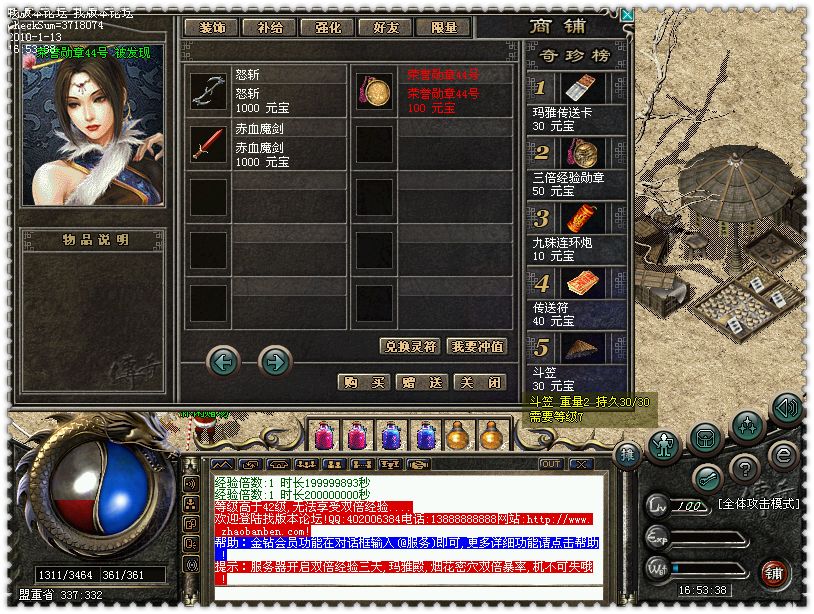
Task: Select the 荣誉勋章44号 medal item
Action: [x=375, y=91]
